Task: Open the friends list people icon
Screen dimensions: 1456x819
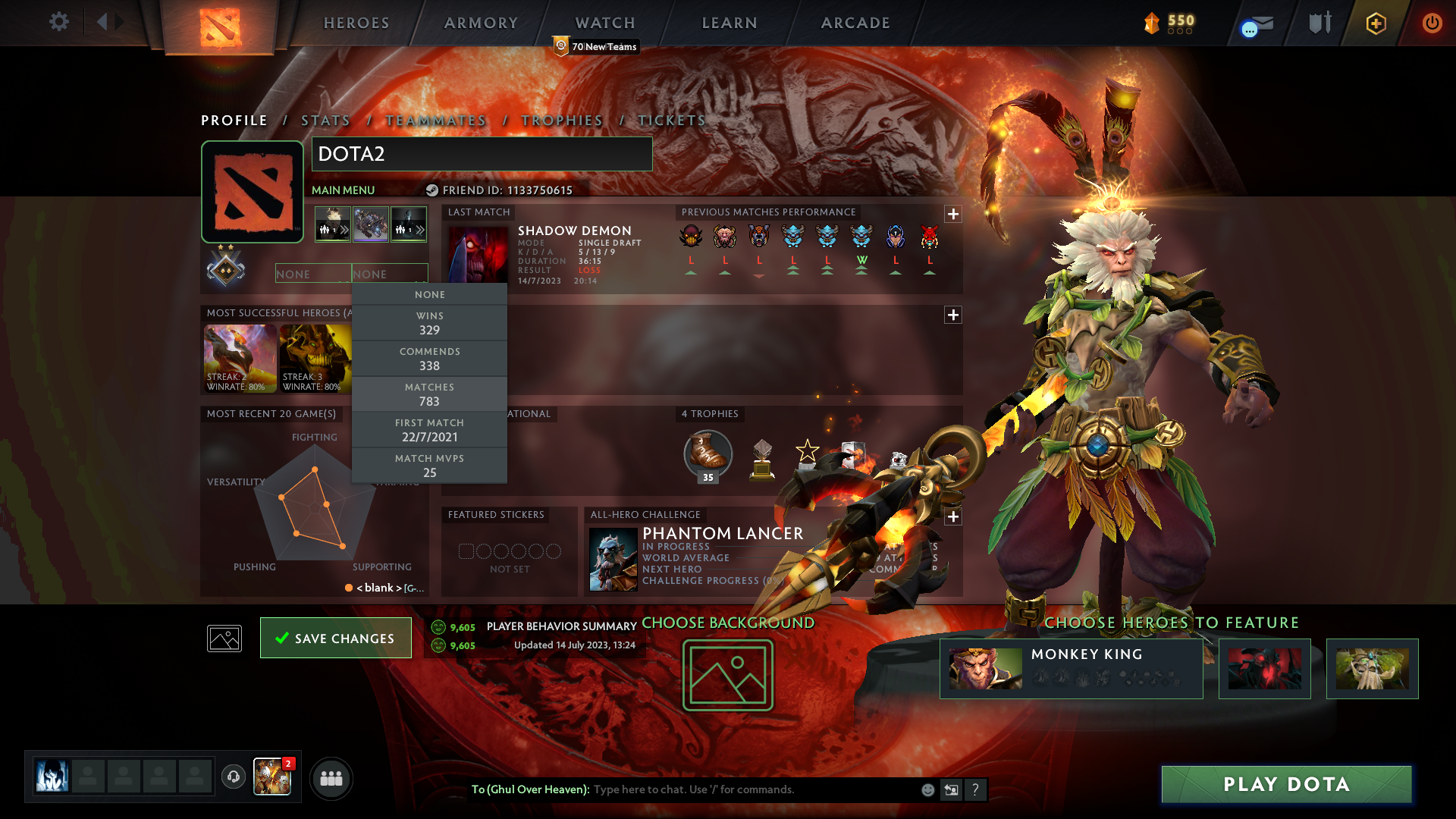Action: click(331, 778)
